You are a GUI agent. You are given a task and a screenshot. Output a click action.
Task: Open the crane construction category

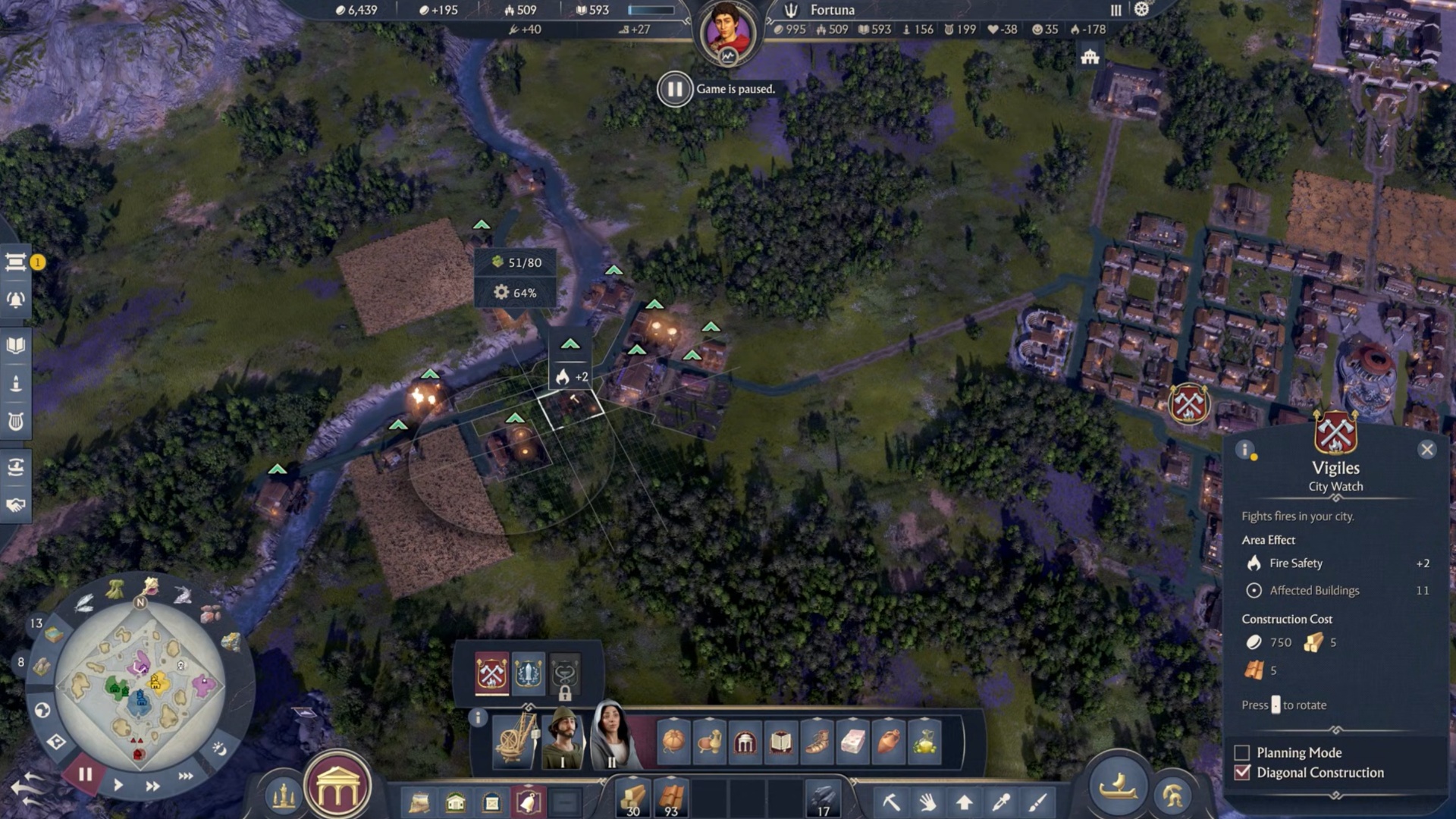coord(515,741)
